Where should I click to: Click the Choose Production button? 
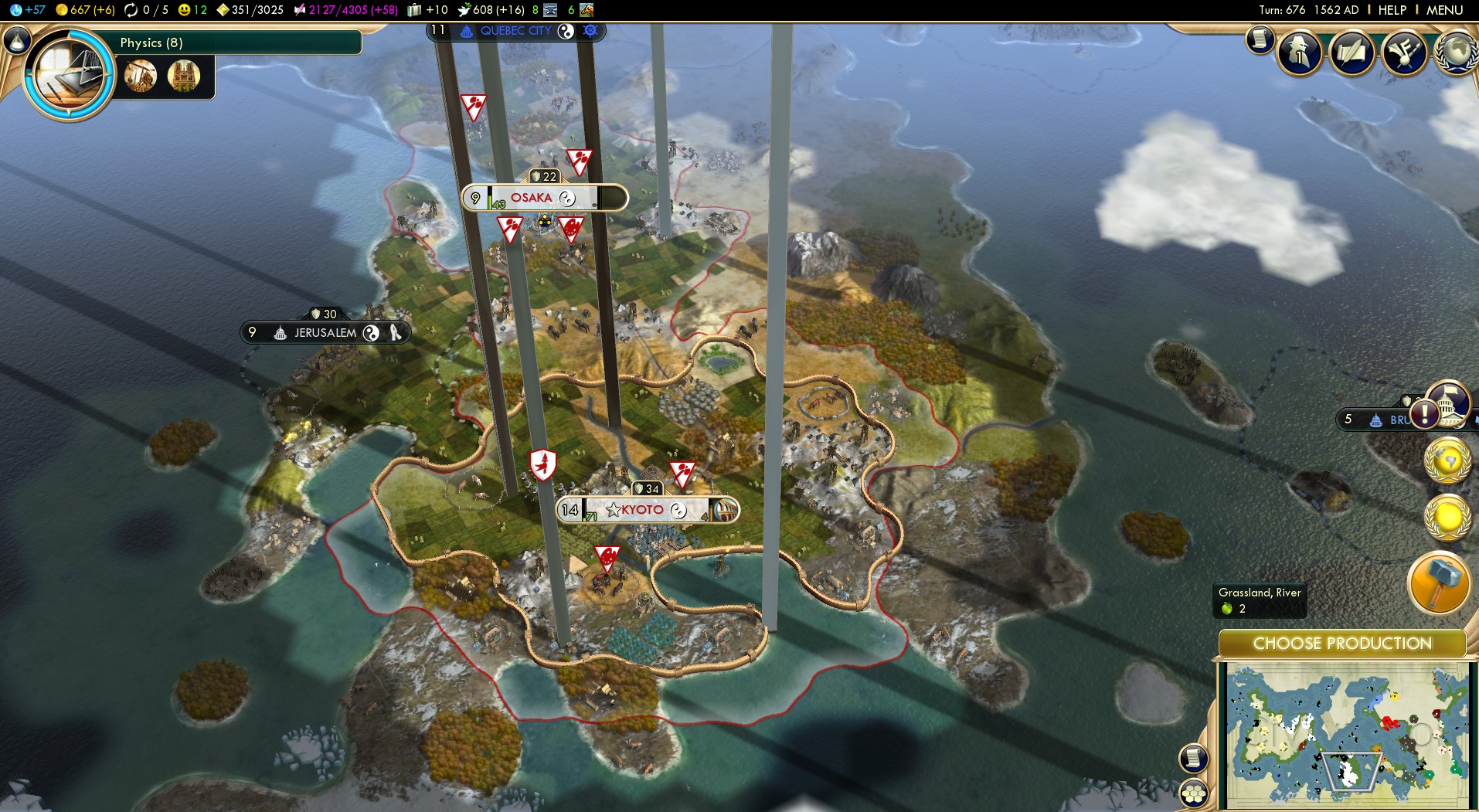click(x=1342, y=644)
